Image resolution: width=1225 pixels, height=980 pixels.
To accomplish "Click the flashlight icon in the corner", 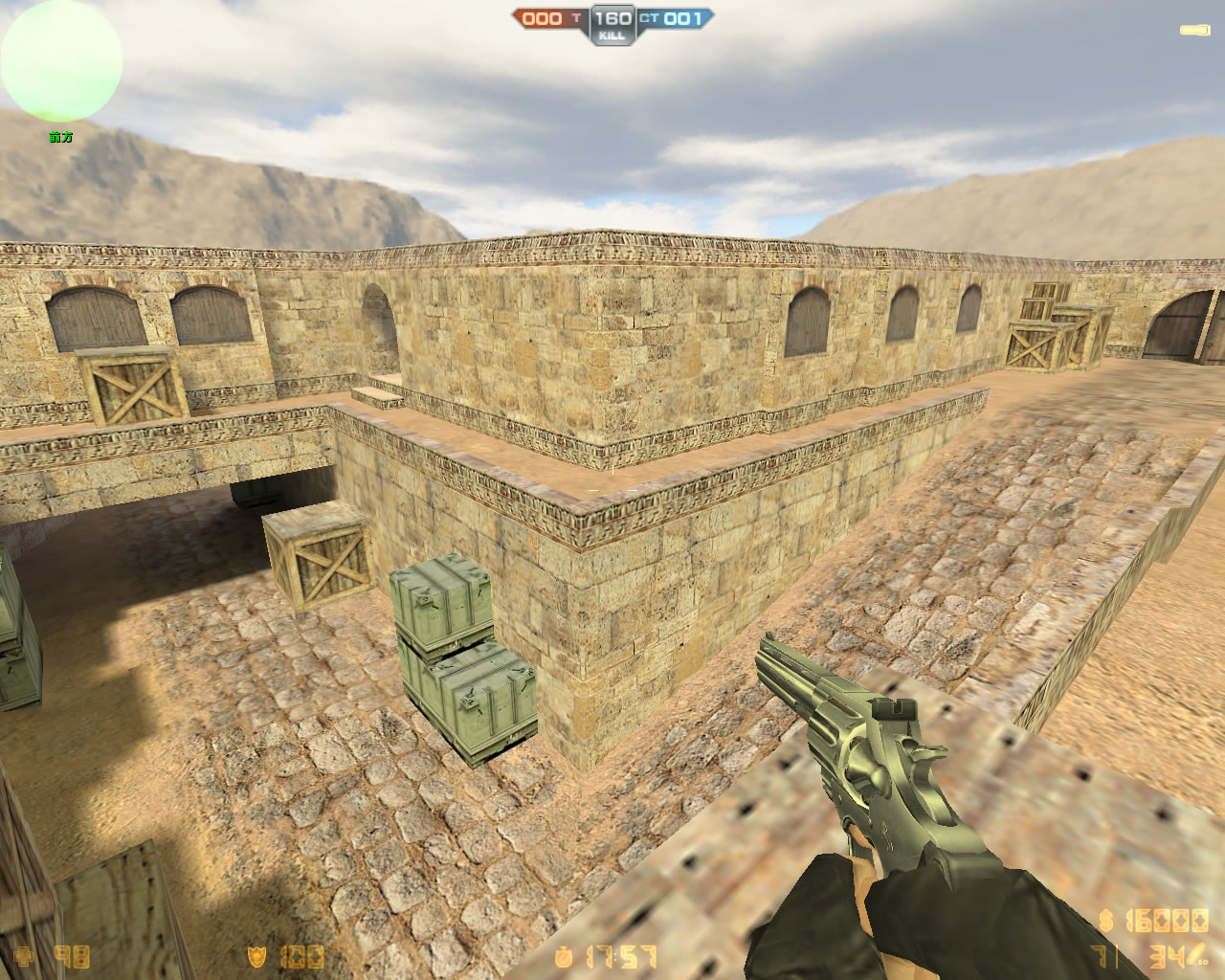I will pyautogui.click(x=1194, y=32).
